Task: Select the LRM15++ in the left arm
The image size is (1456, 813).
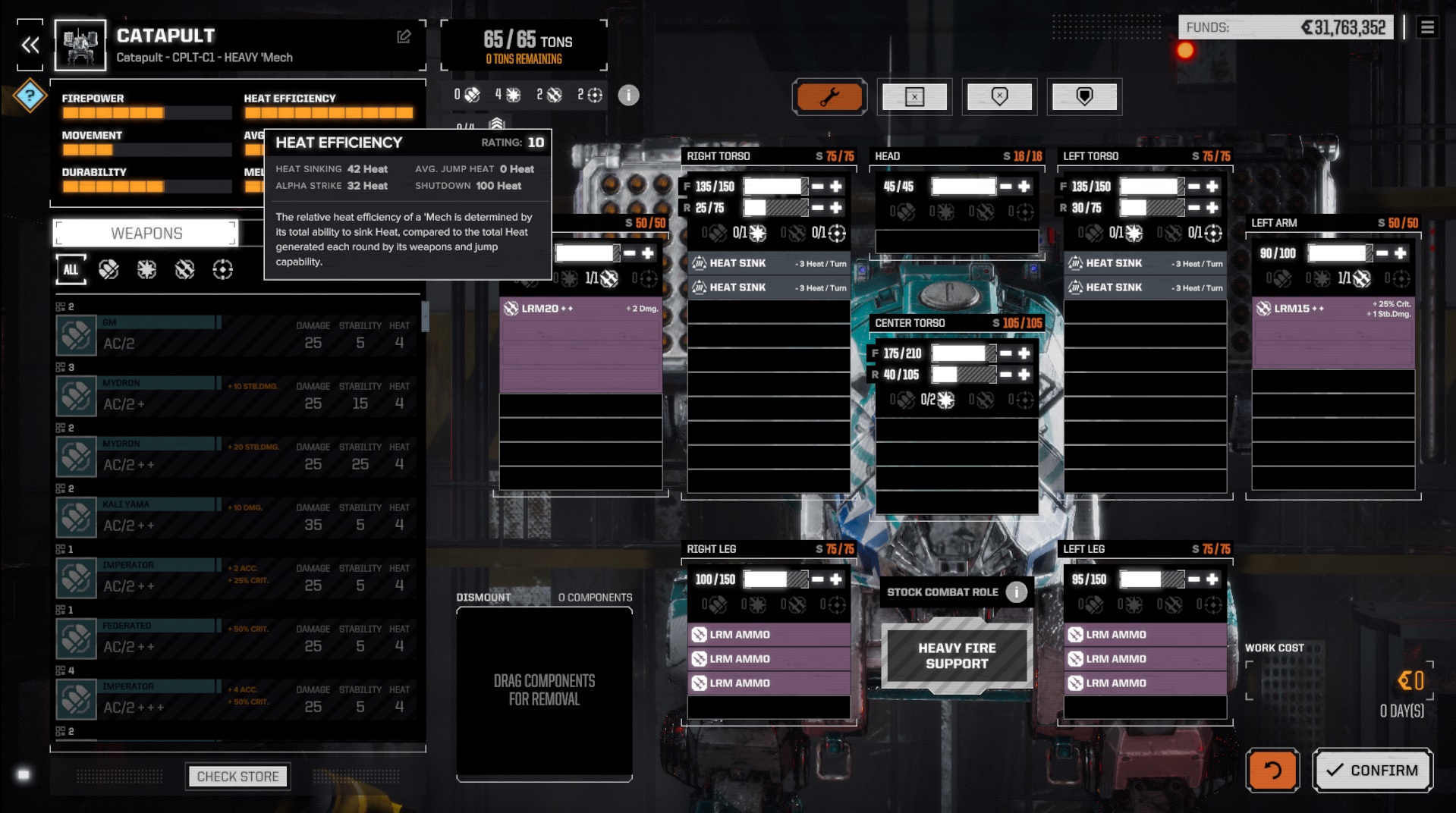Action: click(1332, 309)
